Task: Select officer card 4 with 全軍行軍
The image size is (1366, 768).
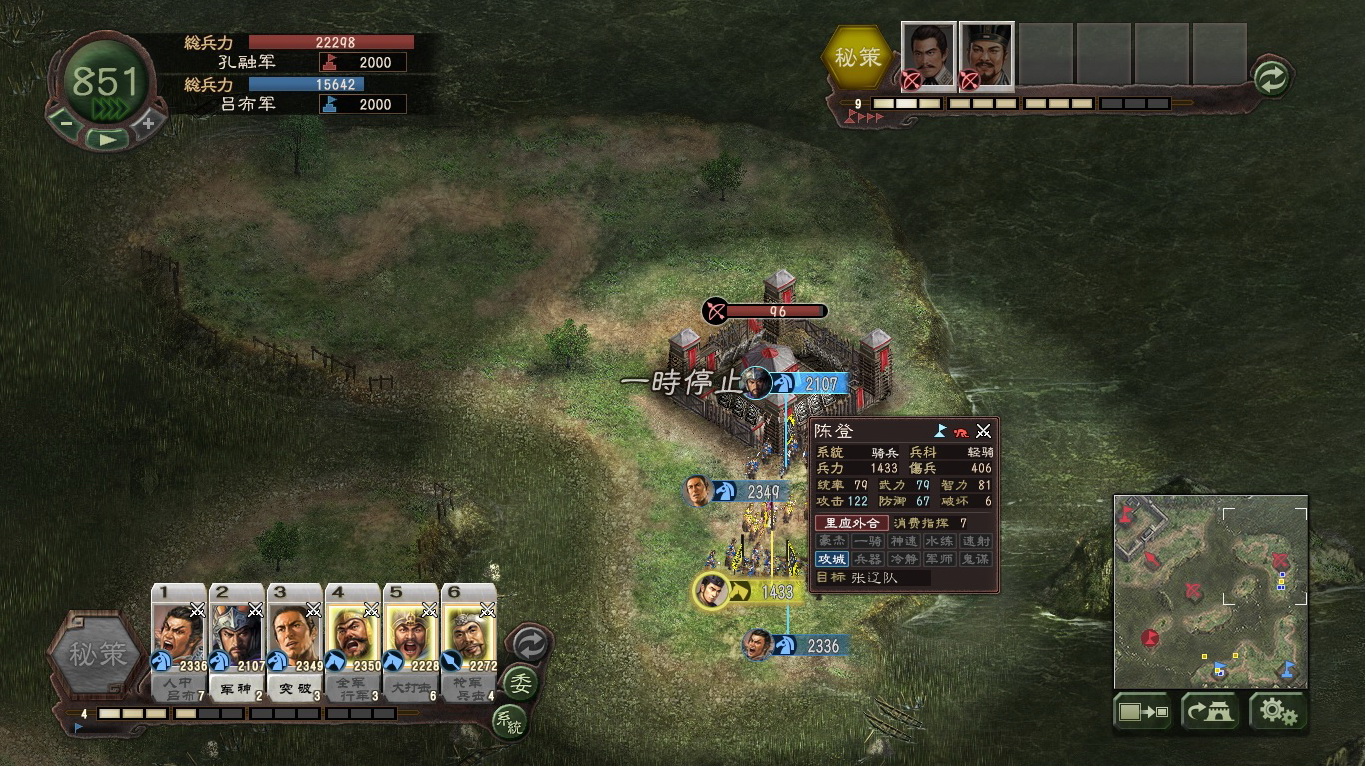Action: pyautogui.click(x=353, y=640)
